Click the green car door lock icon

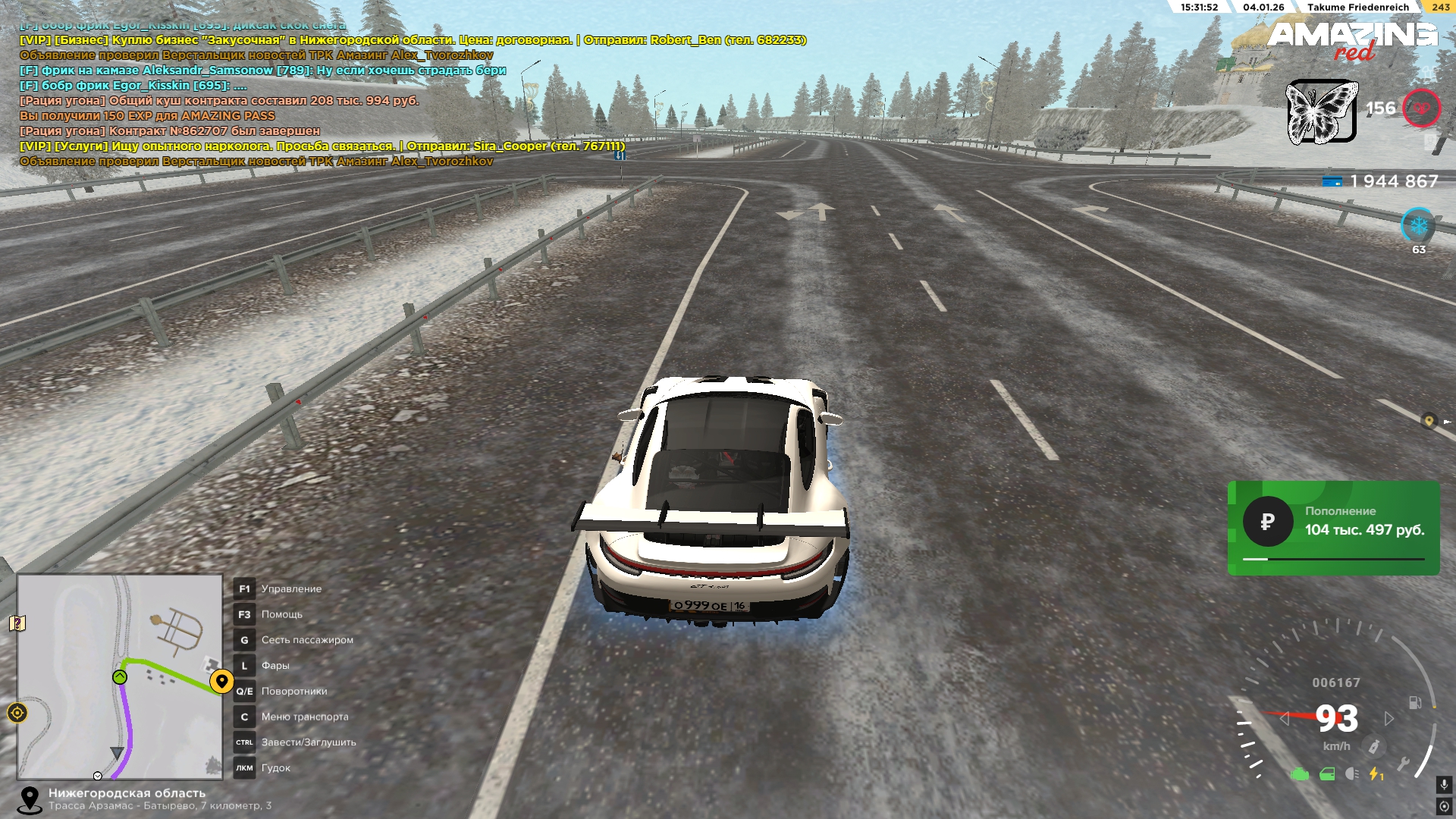point(1327,774)
